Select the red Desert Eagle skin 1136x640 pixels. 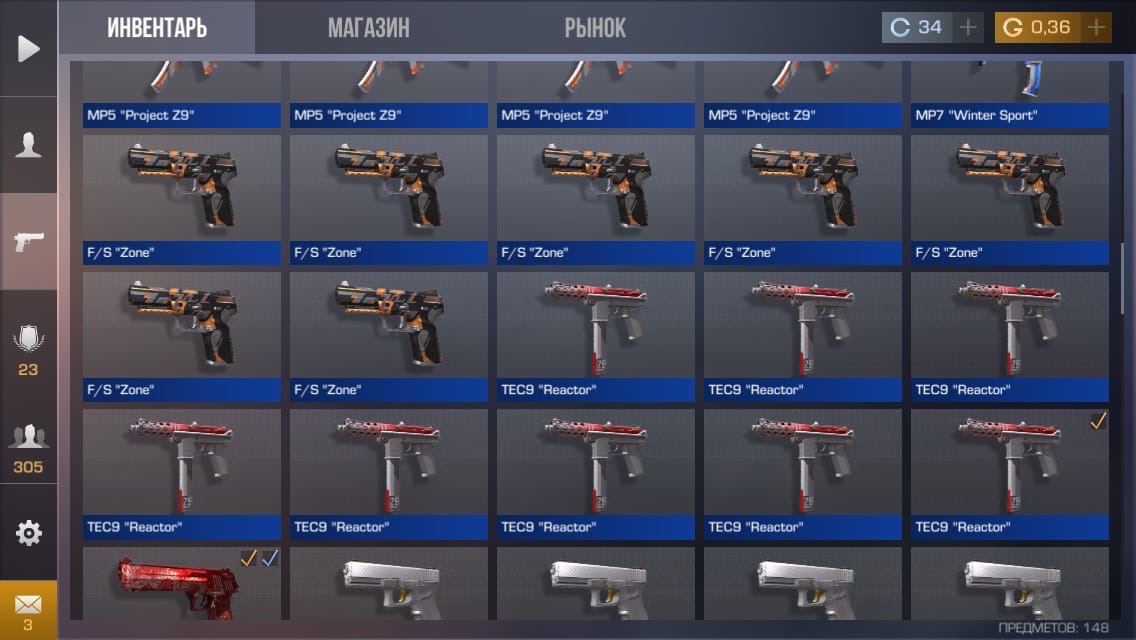181,588
